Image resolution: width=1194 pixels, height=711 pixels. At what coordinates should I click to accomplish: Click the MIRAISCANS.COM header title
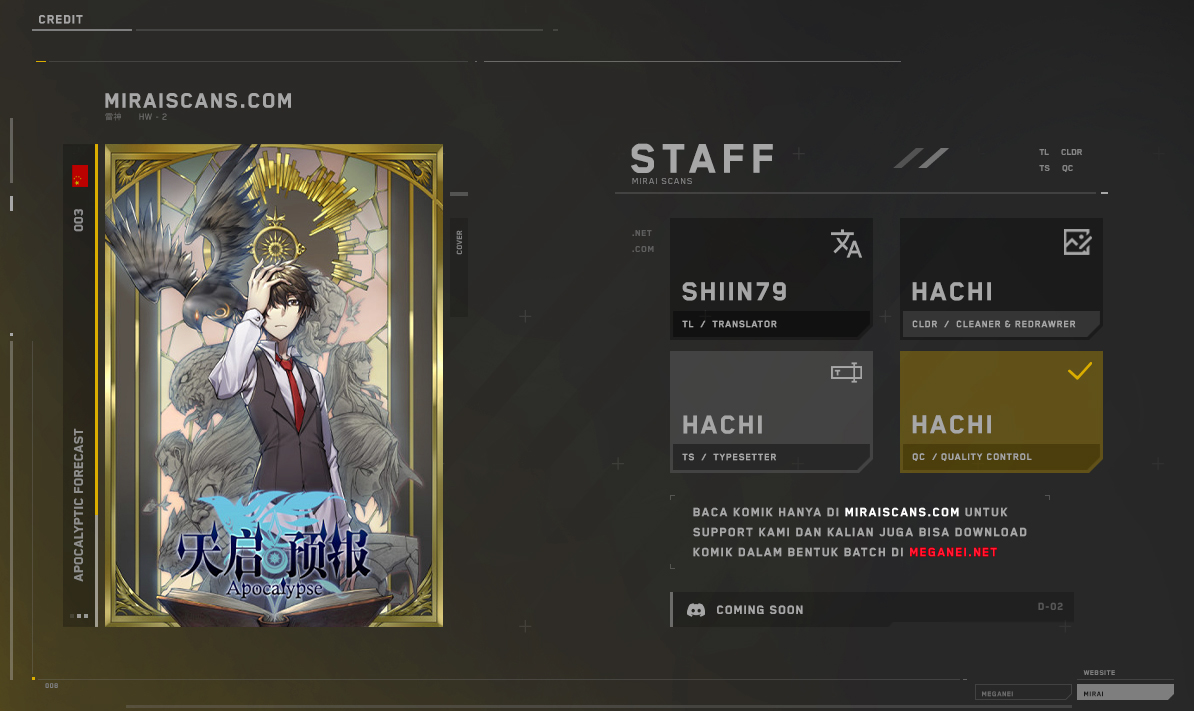(x=198, y=101)
